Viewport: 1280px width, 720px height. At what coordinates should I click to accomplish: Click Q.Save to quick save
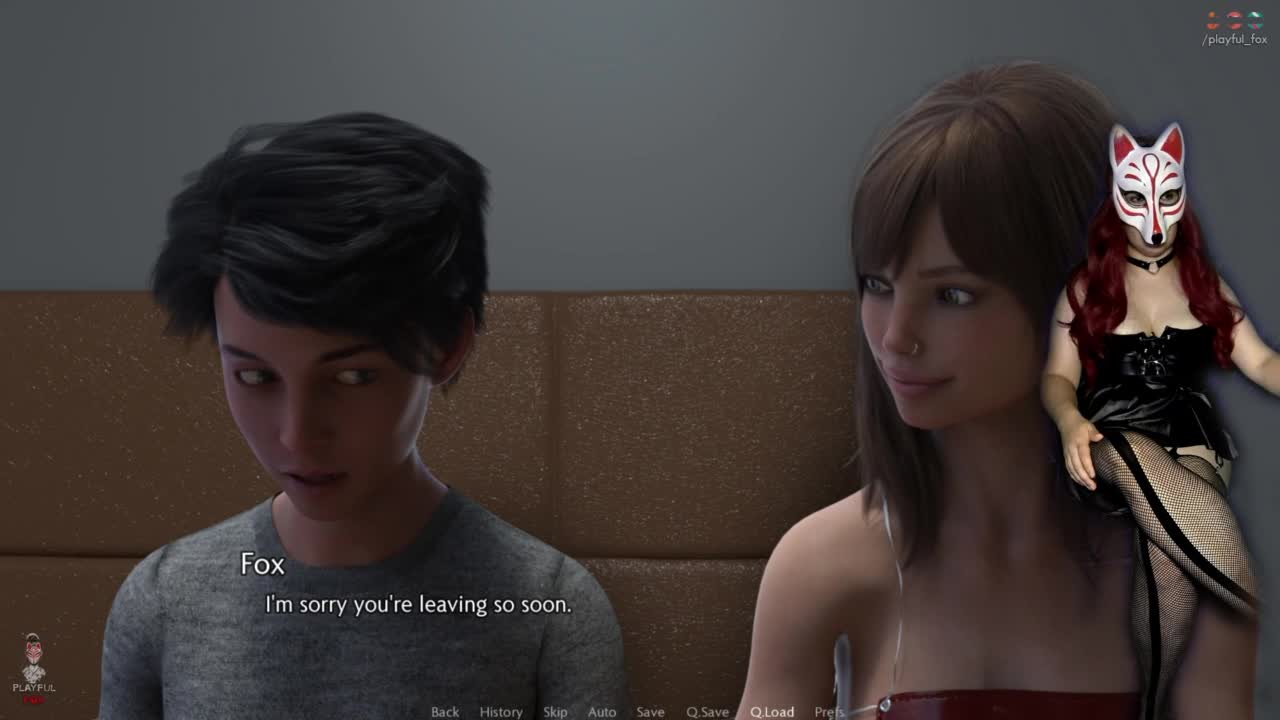pos(707,712)
